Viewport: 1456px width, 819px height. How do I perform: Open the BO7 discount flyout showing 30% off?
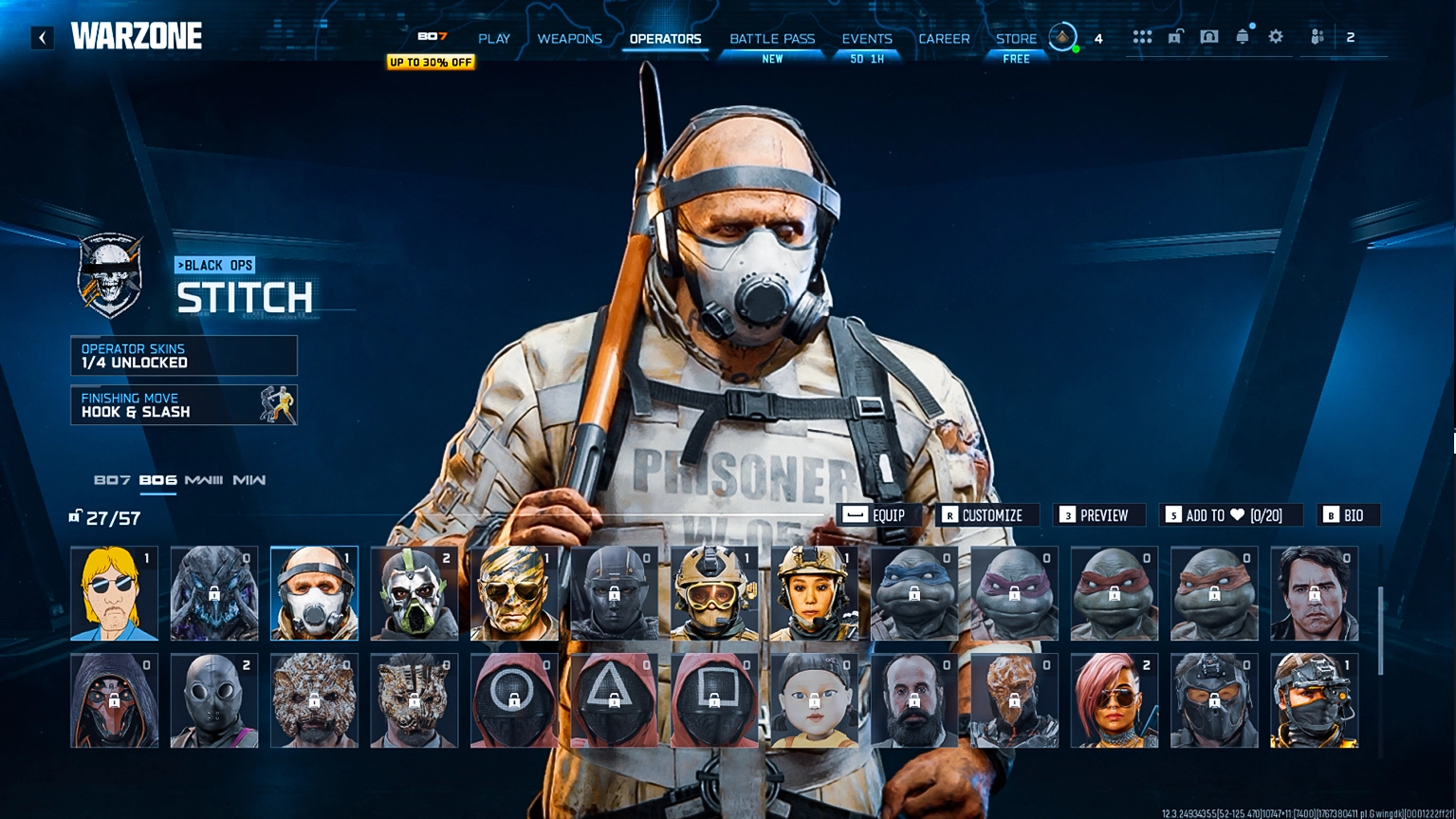tap(430, 62)
